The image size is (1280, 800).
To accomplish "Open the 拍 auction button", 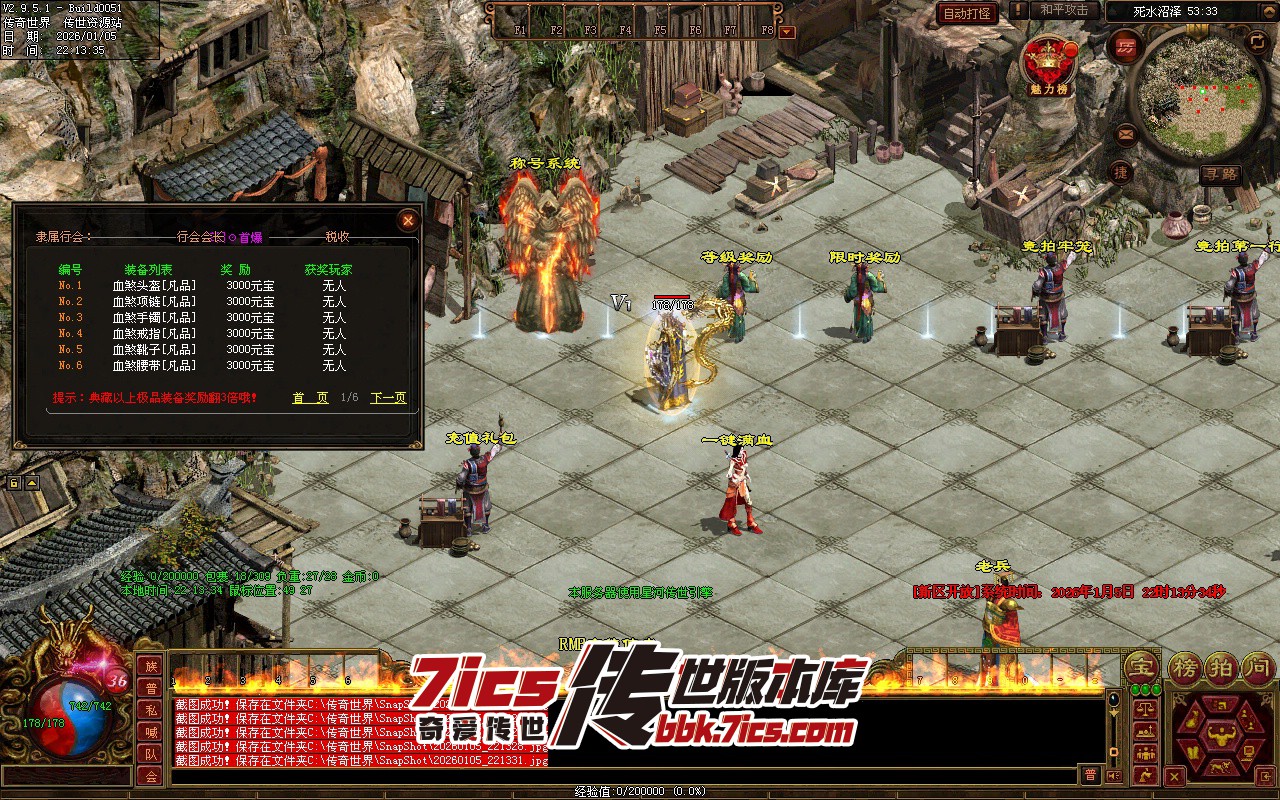I will click(x=1221, y=667).
